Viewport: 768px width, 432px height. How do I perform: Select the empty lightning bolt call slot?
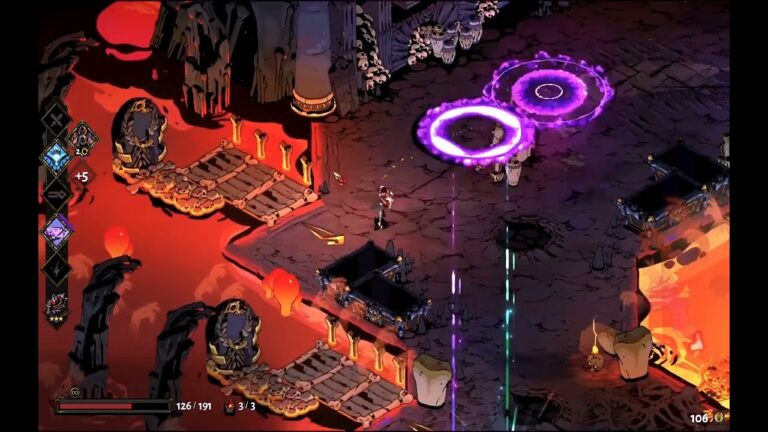click(x=56, y=268)
